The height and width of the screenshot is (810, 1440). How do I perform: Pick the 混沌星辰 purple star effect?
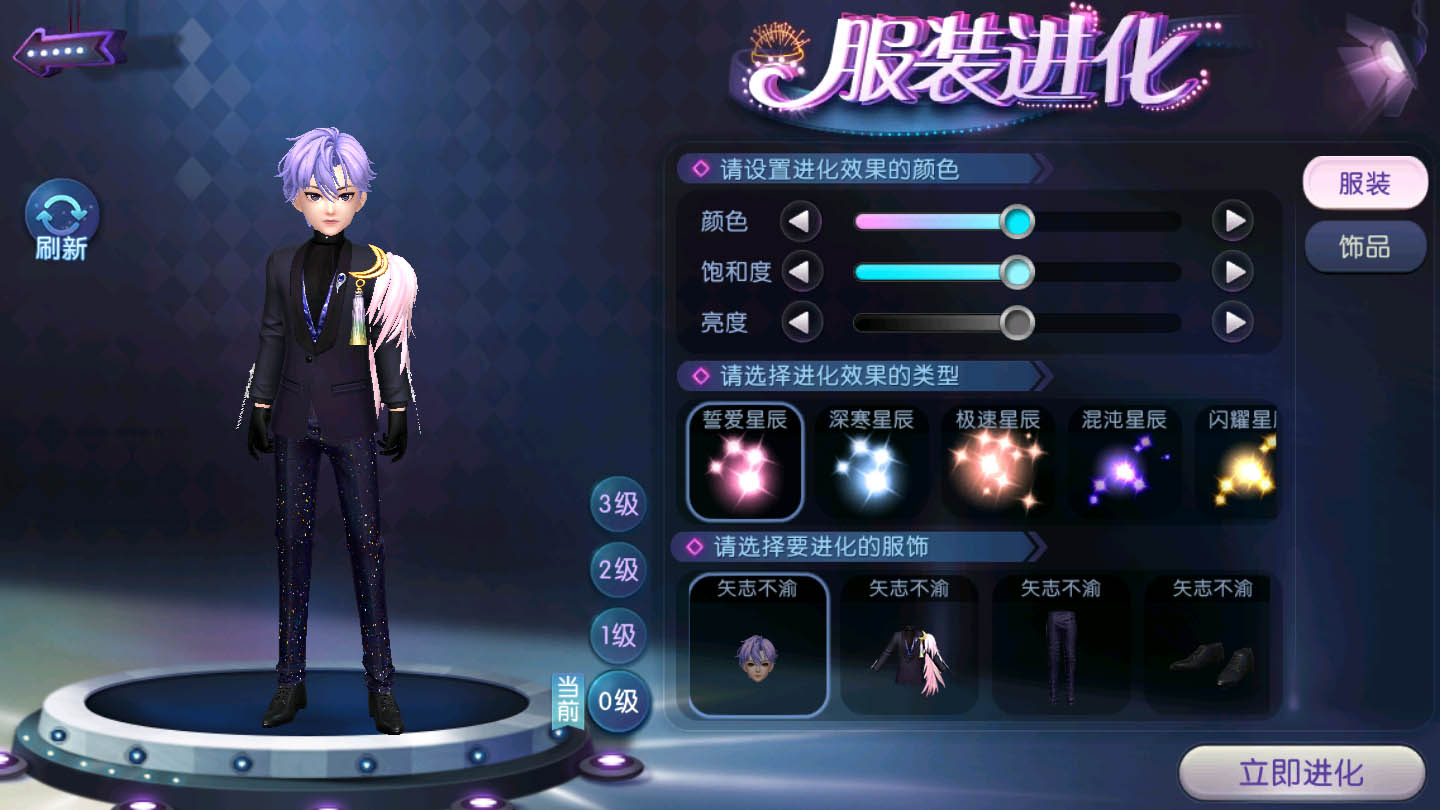pyautogui.click(x=1123, y=461)
